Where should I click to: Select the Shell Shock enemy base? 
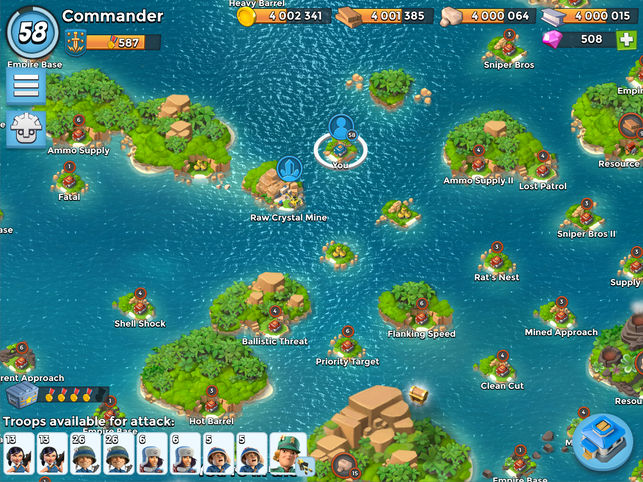[x=140, y=305]
